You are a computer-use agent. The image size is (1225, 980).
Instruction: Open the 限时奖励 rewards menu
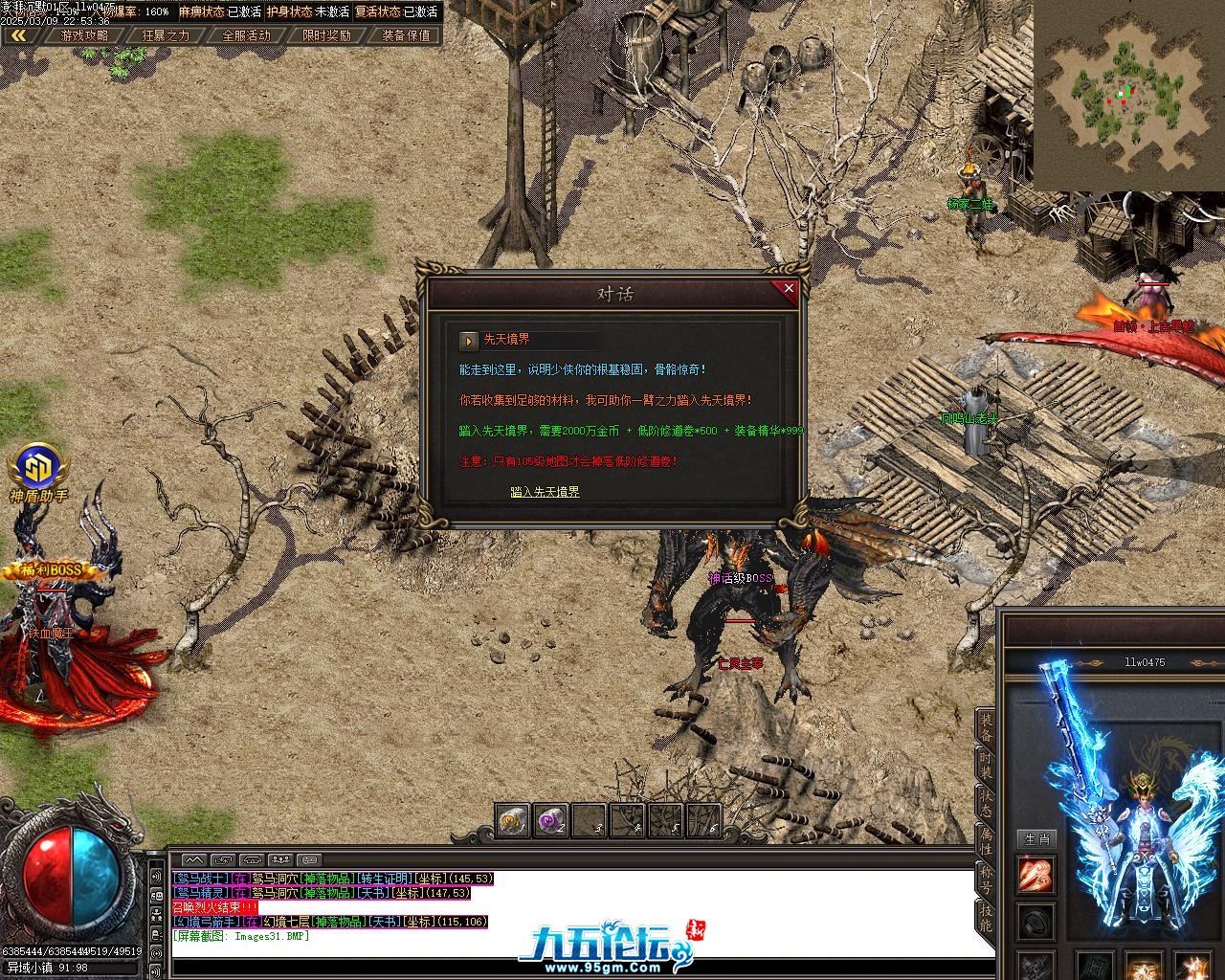pyautogui.click(x=326, y=35)
